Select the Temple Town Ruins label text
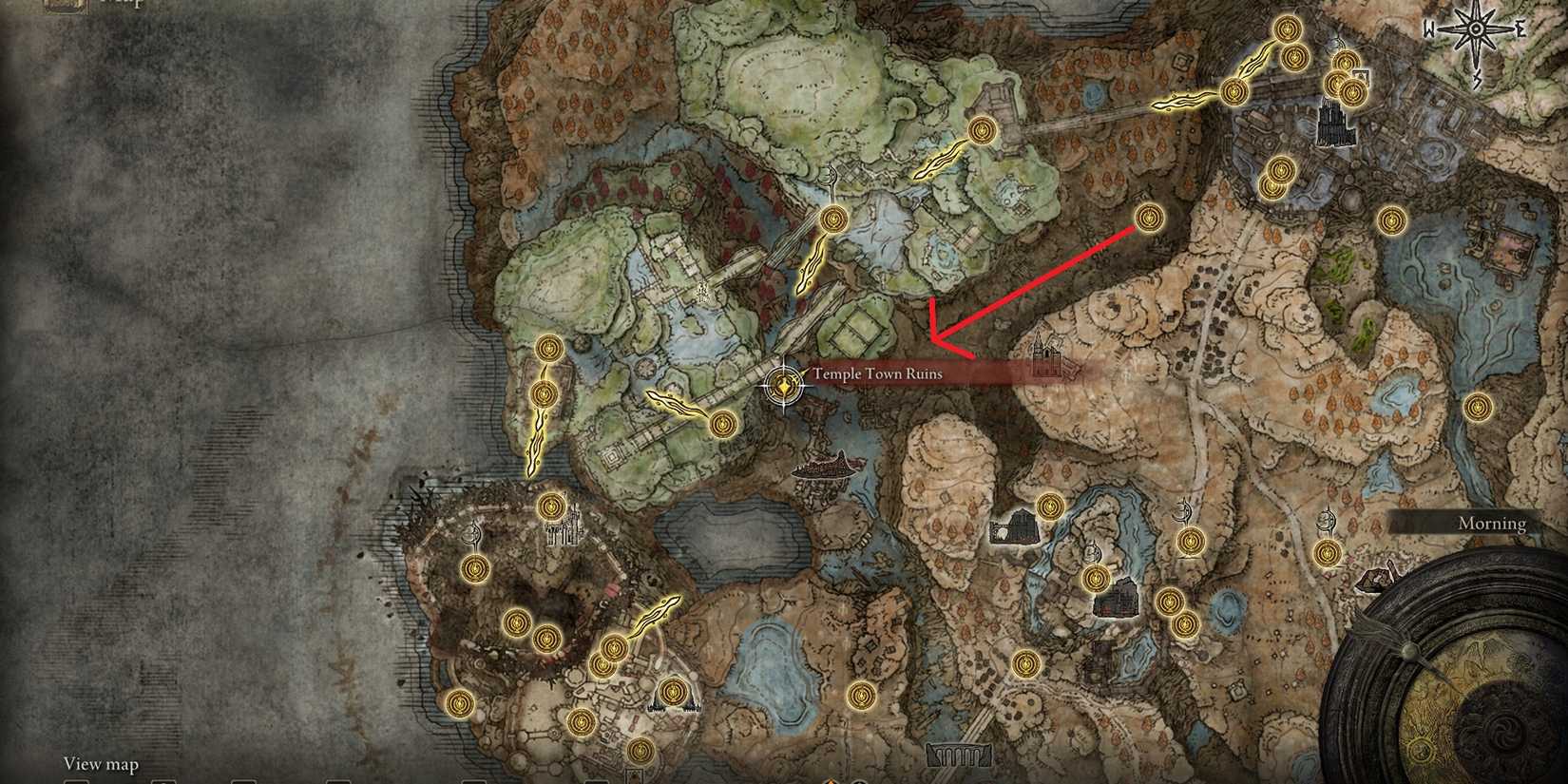The image size is (1568, 784). click(874, 374)
